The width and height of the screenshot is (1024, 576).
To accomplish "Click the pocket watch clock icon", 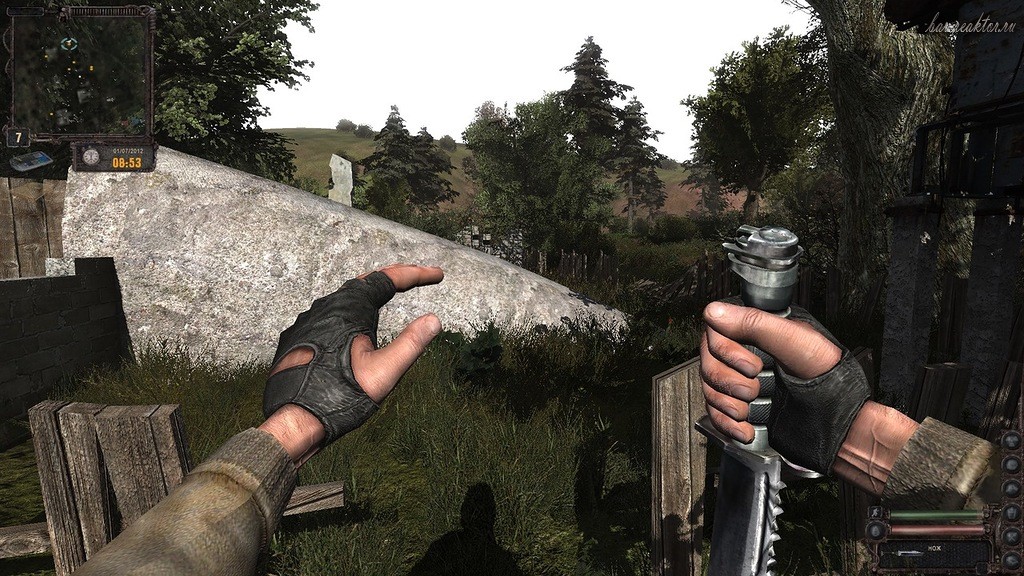I will 91,157.
